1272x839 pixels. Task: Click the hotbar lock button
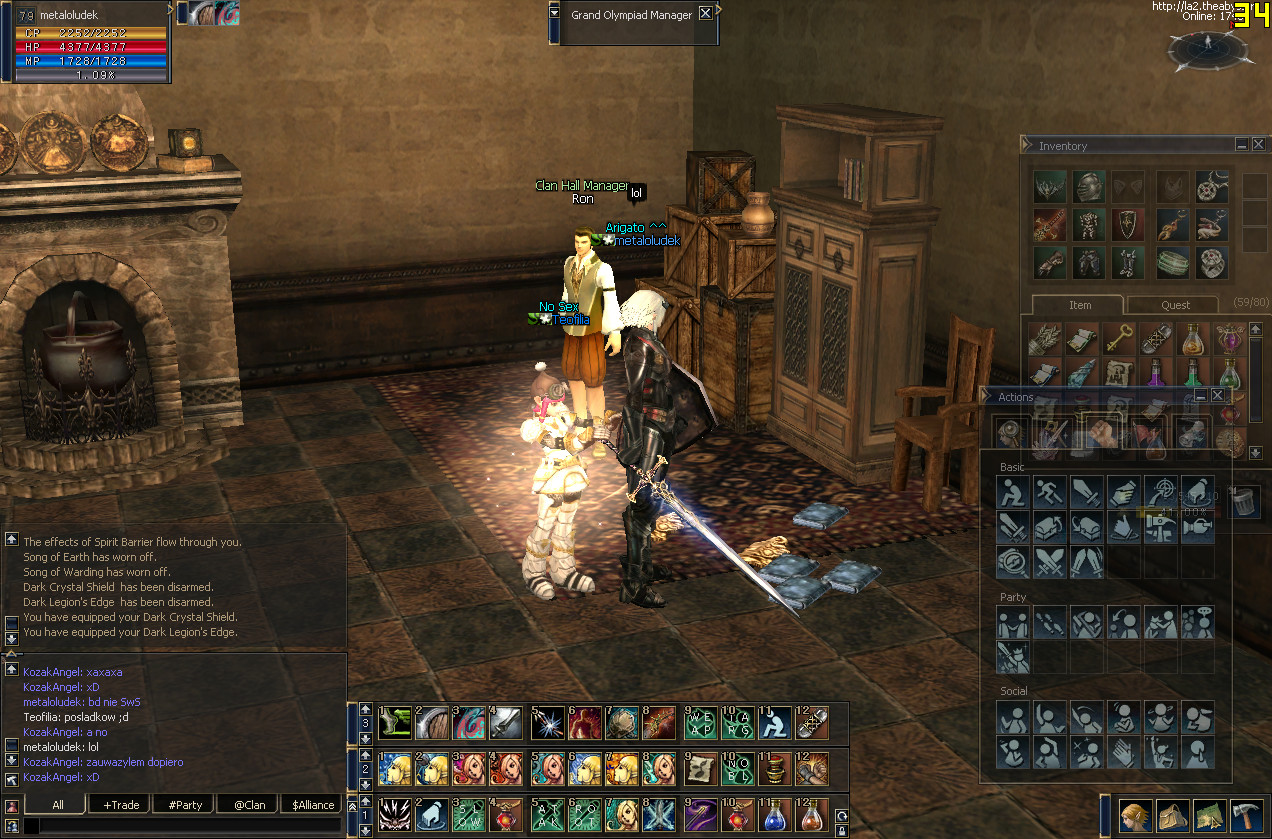click(841, 829)
